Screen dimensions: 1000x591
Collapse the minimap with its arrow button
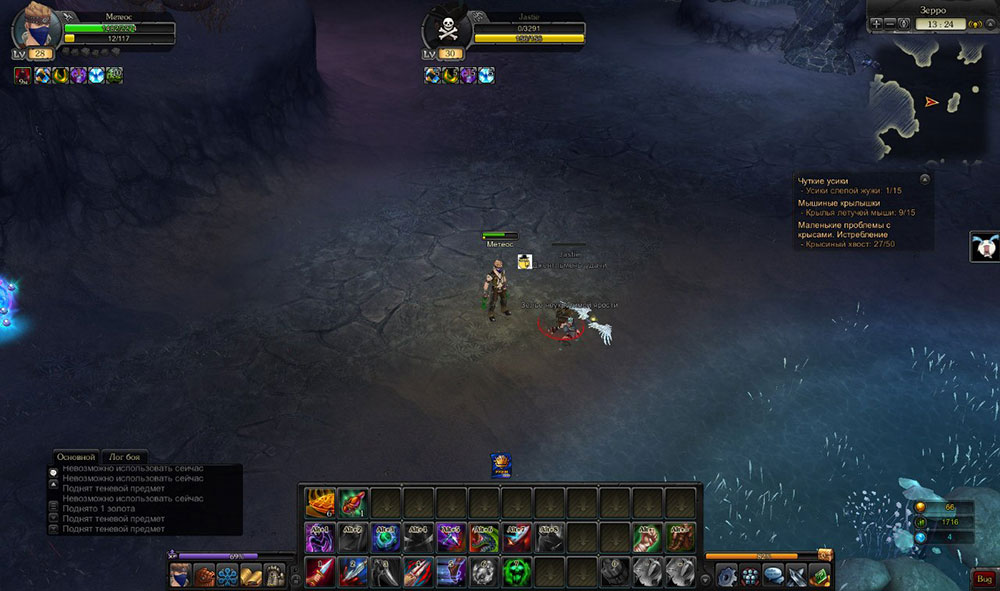click(989, 24)
